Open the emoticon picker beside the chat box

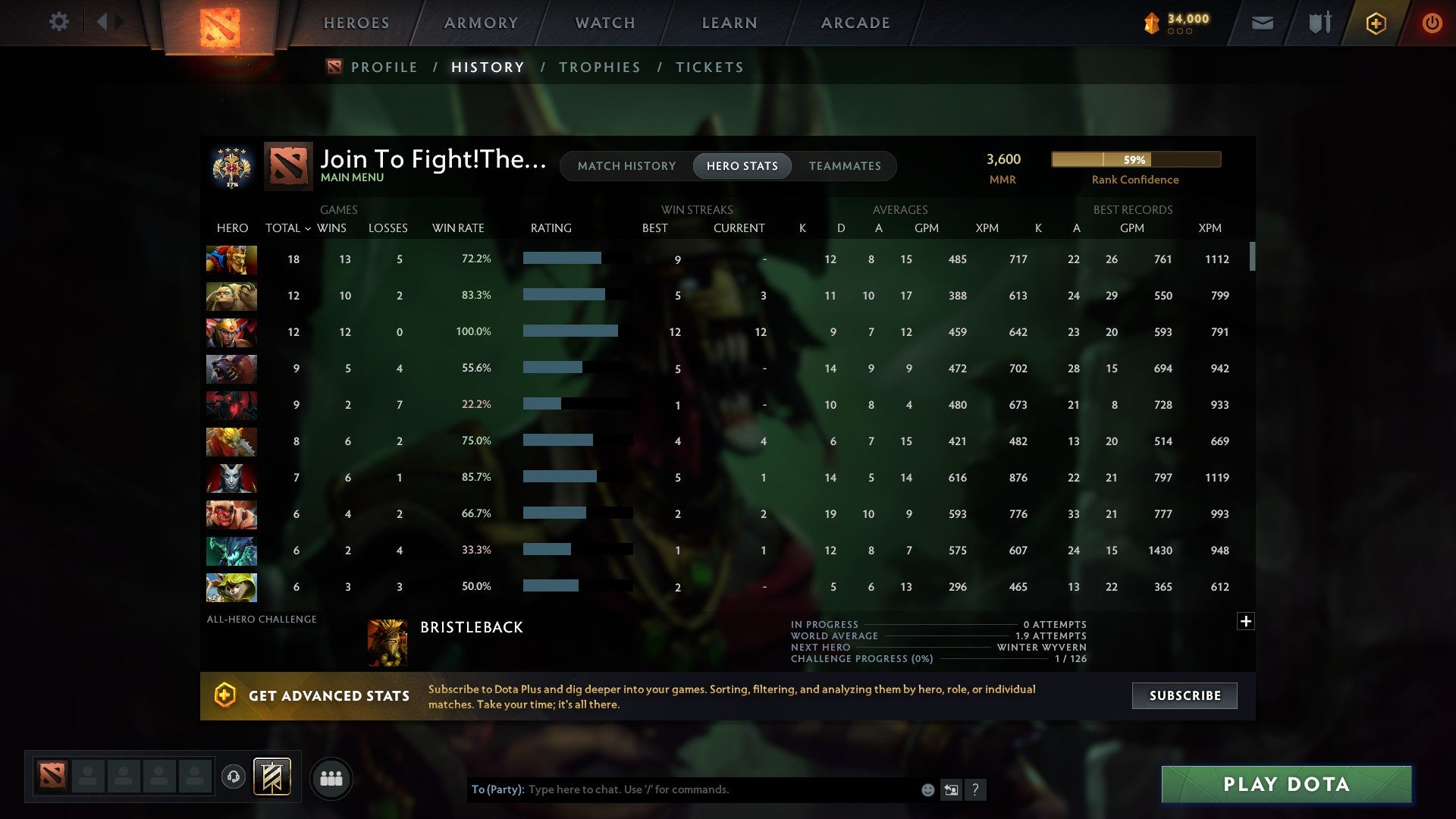[x=927, y=789]
